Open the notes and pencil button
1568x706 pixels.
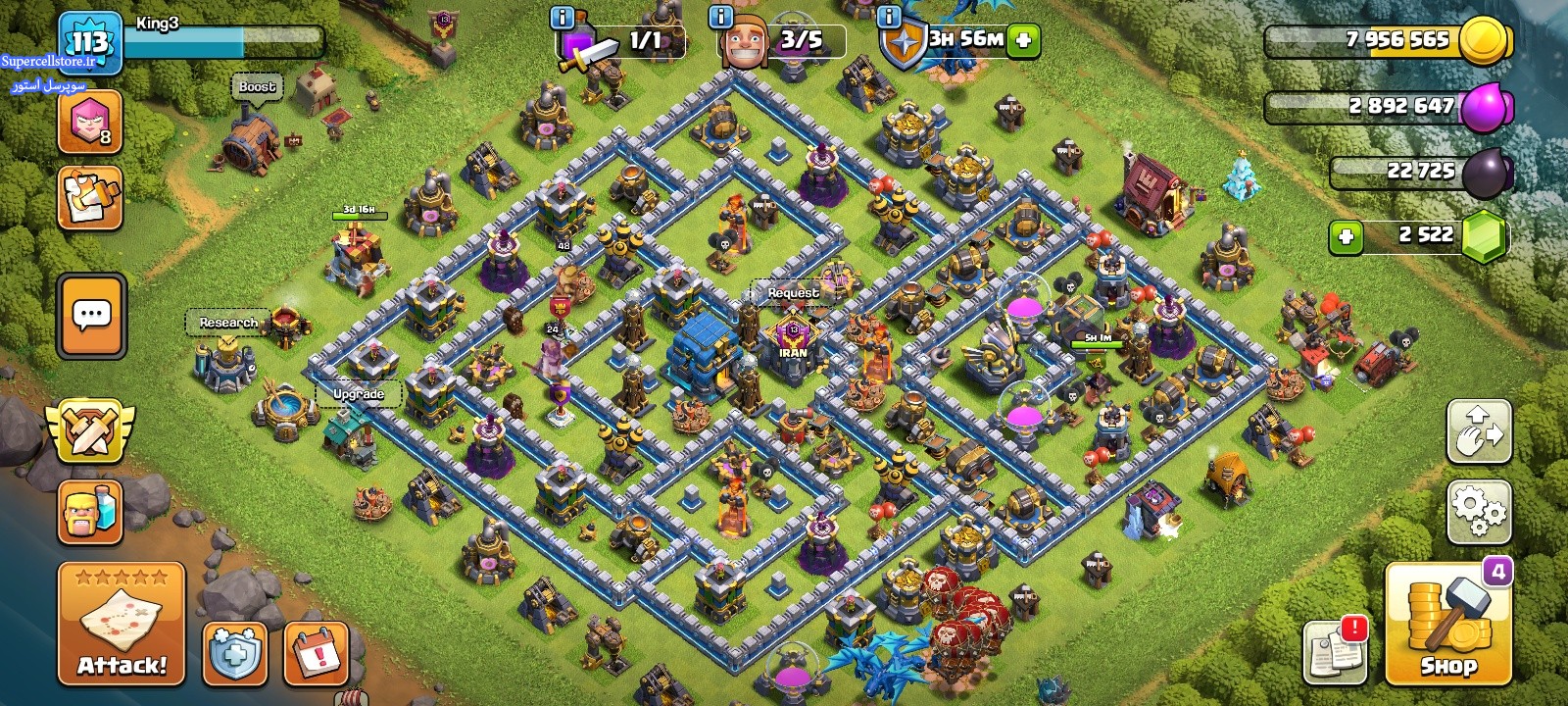[x=90, y=198]
